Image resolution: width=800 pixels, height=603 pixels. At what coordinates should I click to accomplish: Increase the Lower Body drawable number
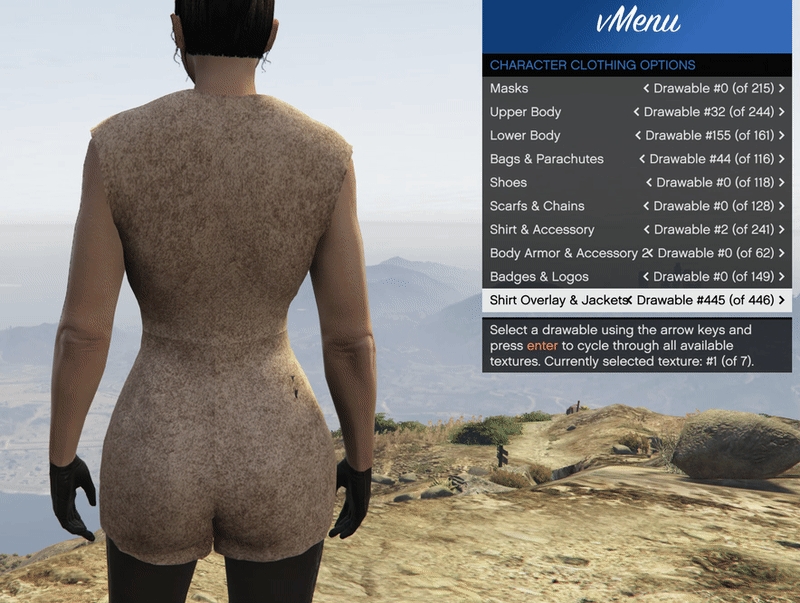click(x=782, y=136)
